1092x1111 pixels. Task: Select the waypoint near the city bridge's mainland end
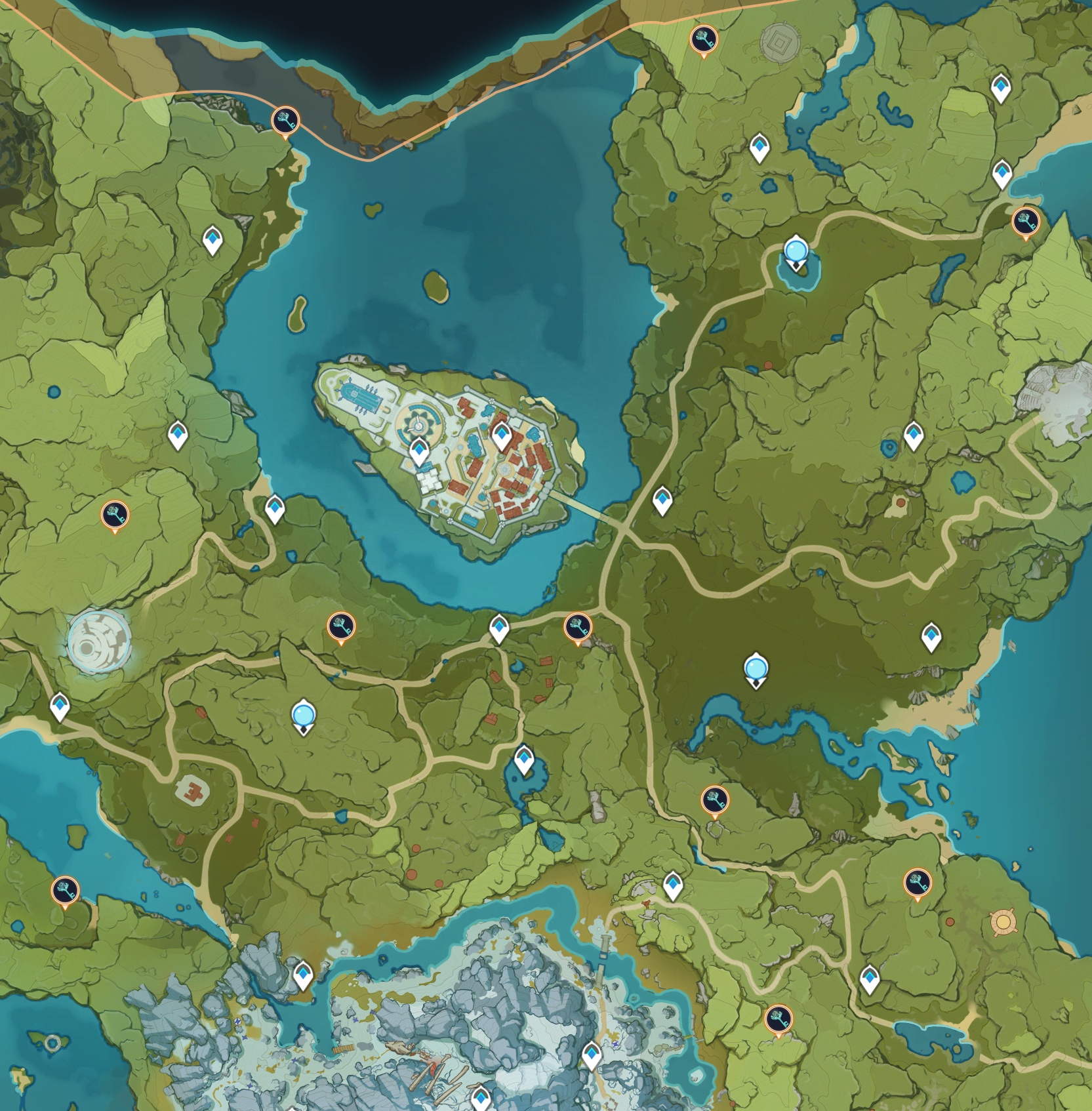pyautogui.click(x=662, y=500)
